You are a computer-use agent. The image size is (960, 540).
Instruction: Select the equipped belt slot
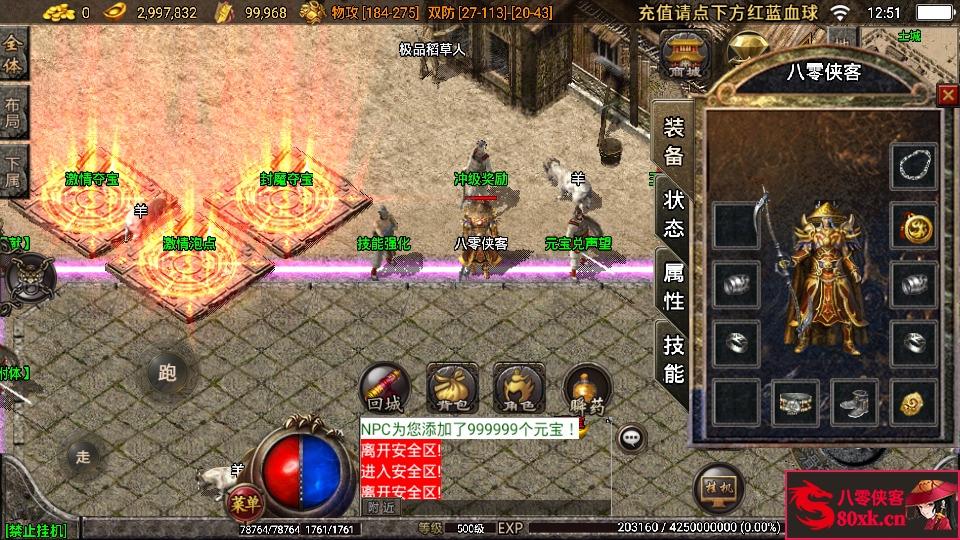795,402
